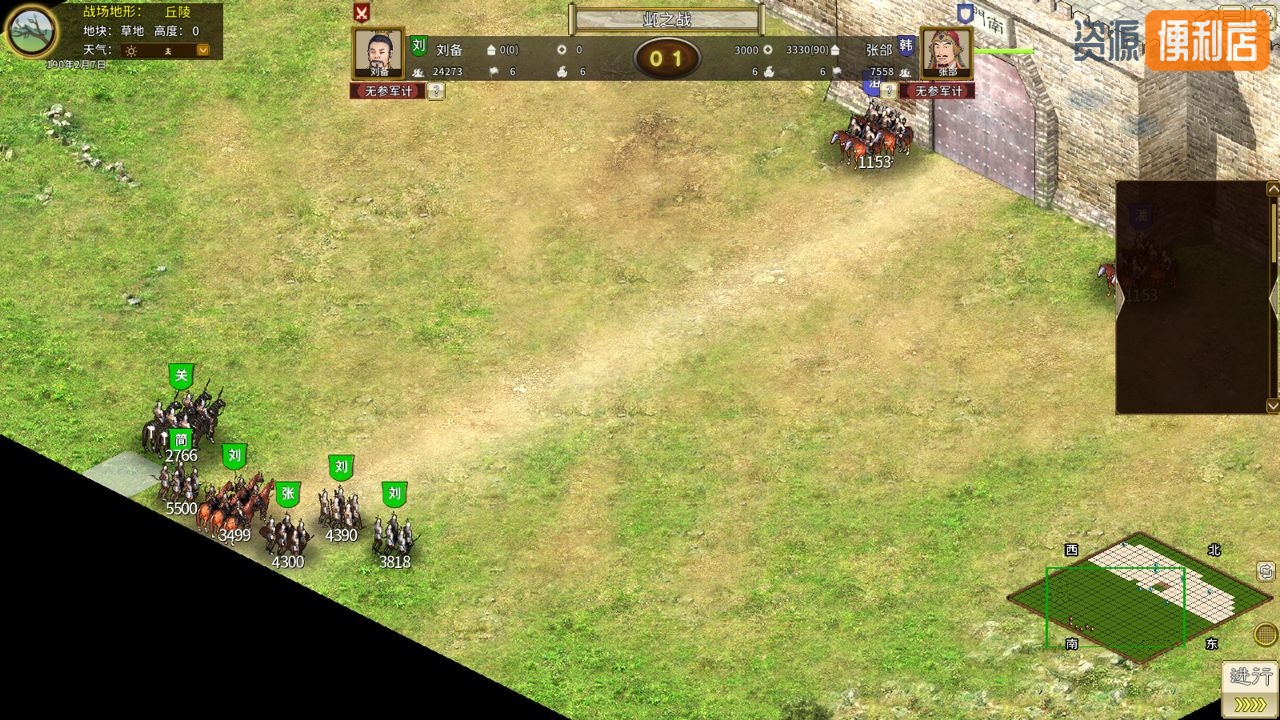This screenshot has height=720, width=1280.
Task: Select the 关 unit with 2766 troops
Action: pos(184,415)
